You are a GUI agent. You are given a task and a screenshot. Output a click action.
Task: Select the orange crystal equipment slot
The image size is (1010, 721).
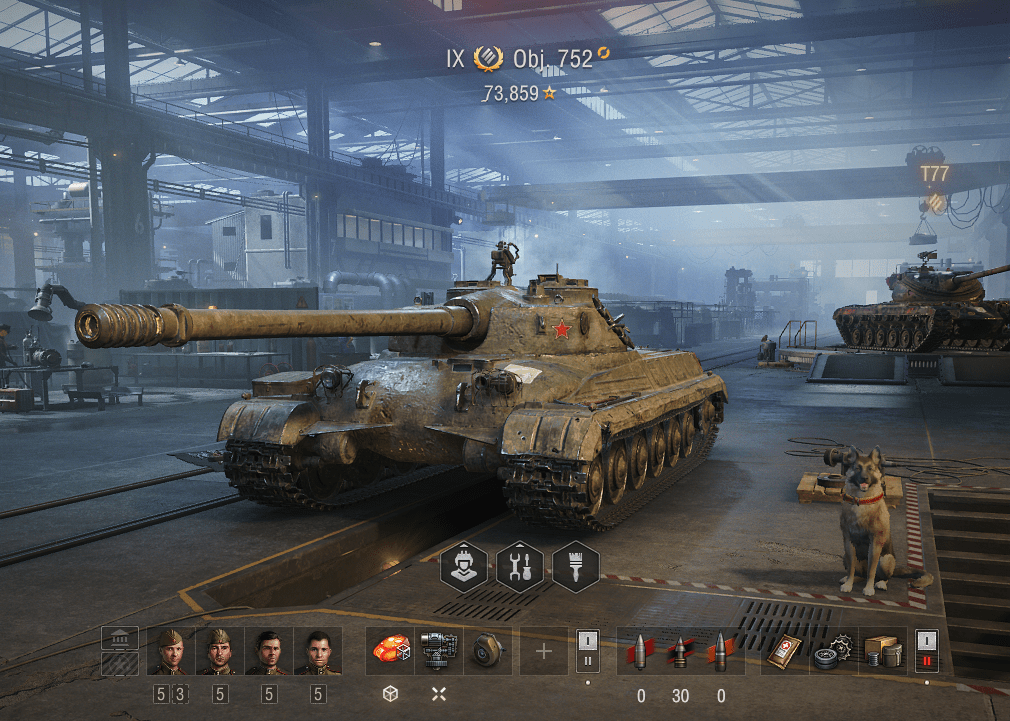pyautogui.click(x=390, y=651)
